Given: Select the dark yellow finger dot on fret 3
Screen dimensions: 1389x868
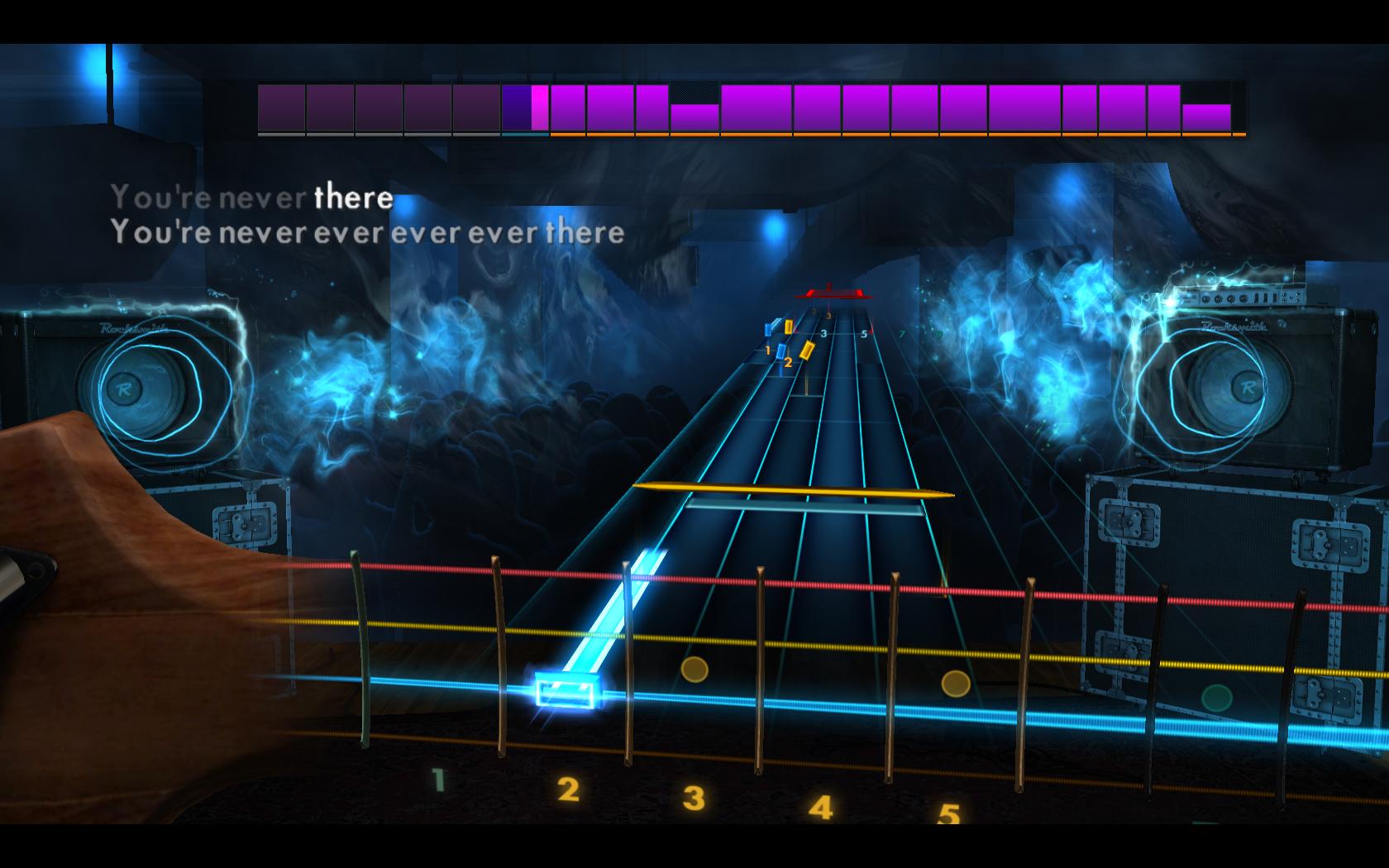Looking at the screenshot, I should tap(694, 670).
